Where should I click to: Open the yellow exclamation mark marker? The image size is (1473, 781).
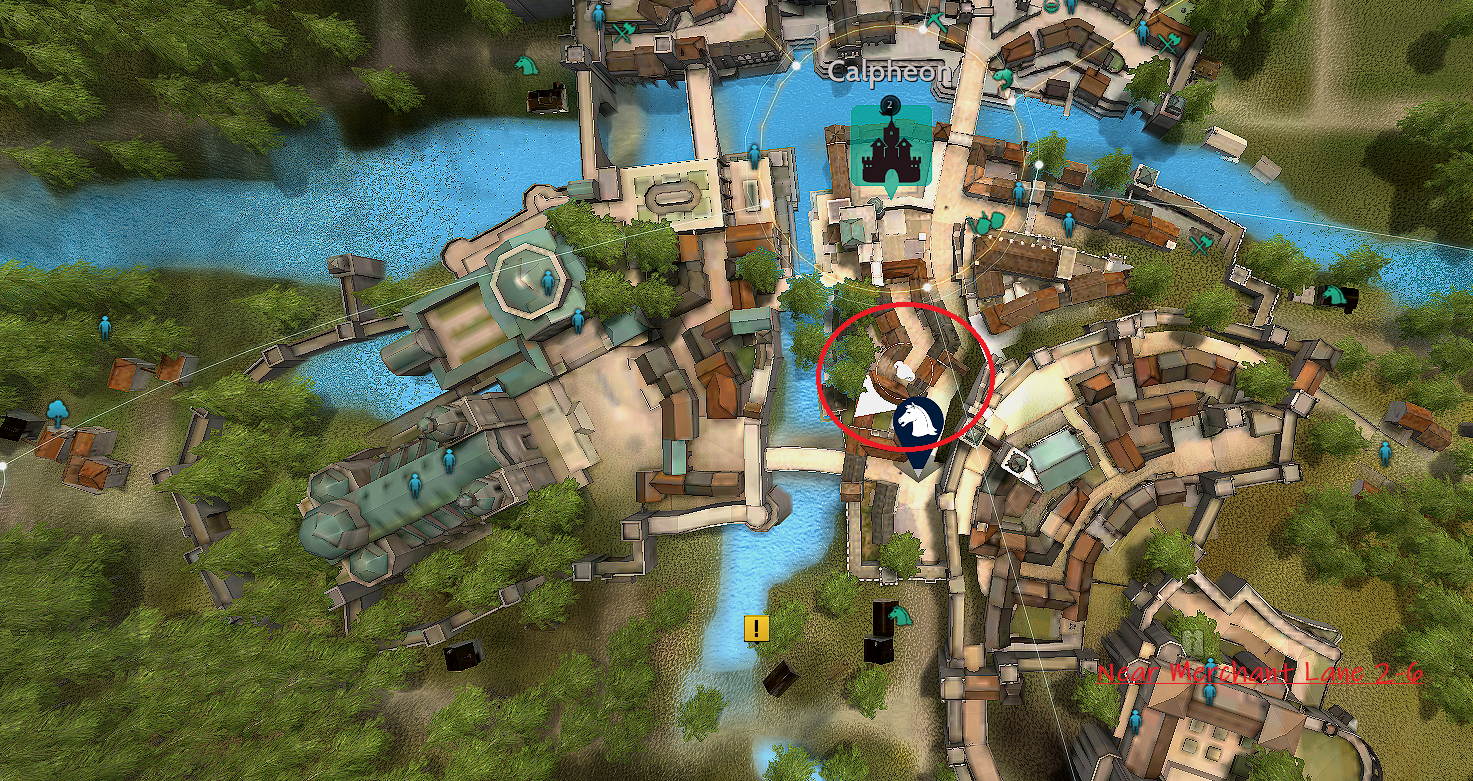pyautogui.click(x=757, y=629)
